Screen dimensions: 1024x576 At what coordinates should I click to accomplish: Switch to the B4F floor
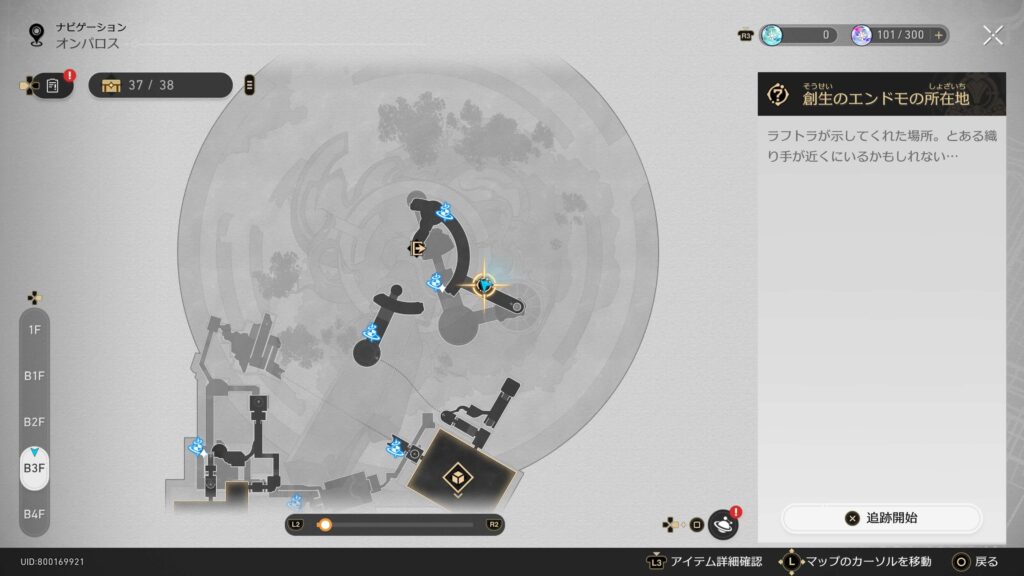(x=34, y=514)
